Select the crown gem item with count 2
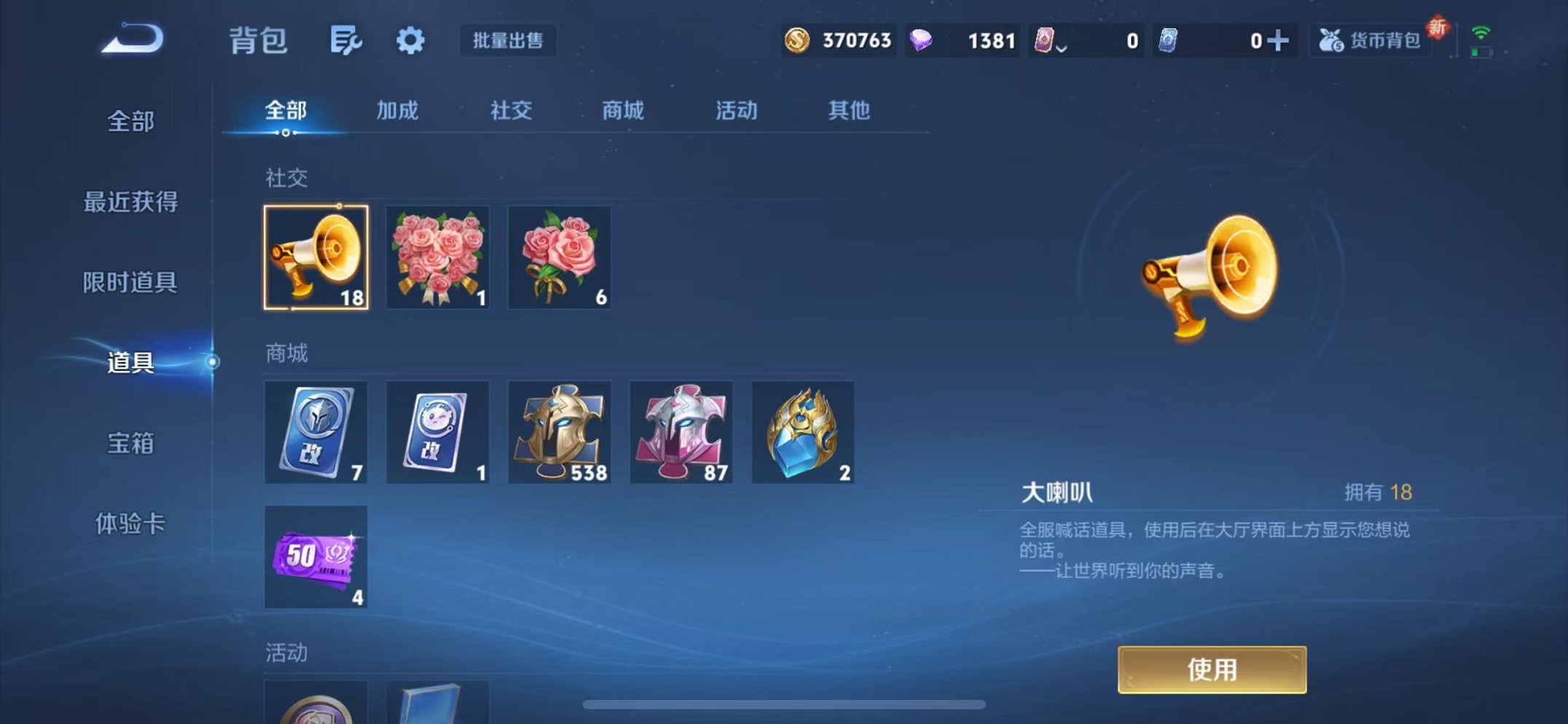The height and width of the screenshot is (724, 1568). click(803, 432)
